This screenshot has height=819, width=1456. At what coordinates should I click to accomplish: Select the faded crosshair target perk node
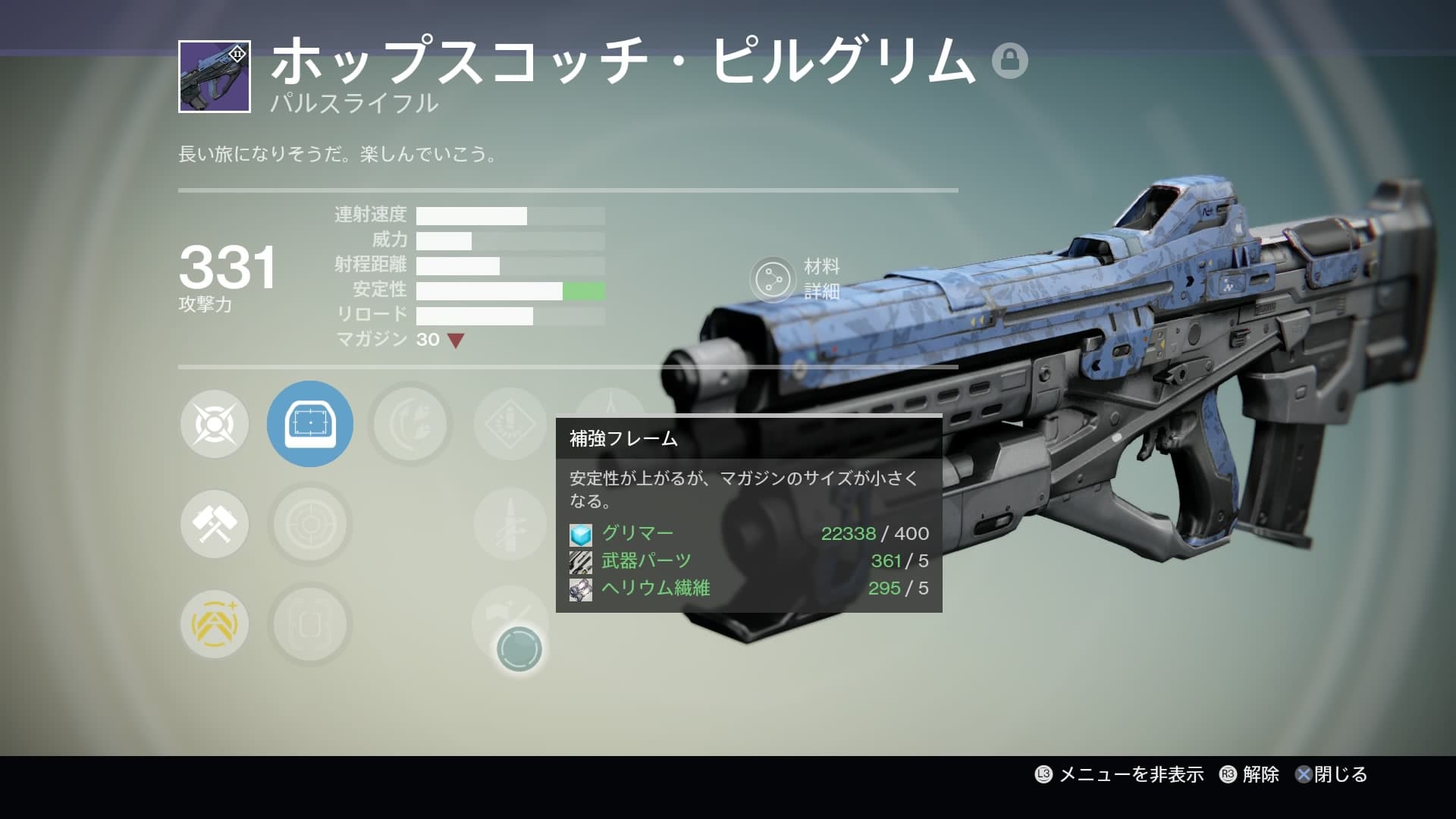pos(309,524)
